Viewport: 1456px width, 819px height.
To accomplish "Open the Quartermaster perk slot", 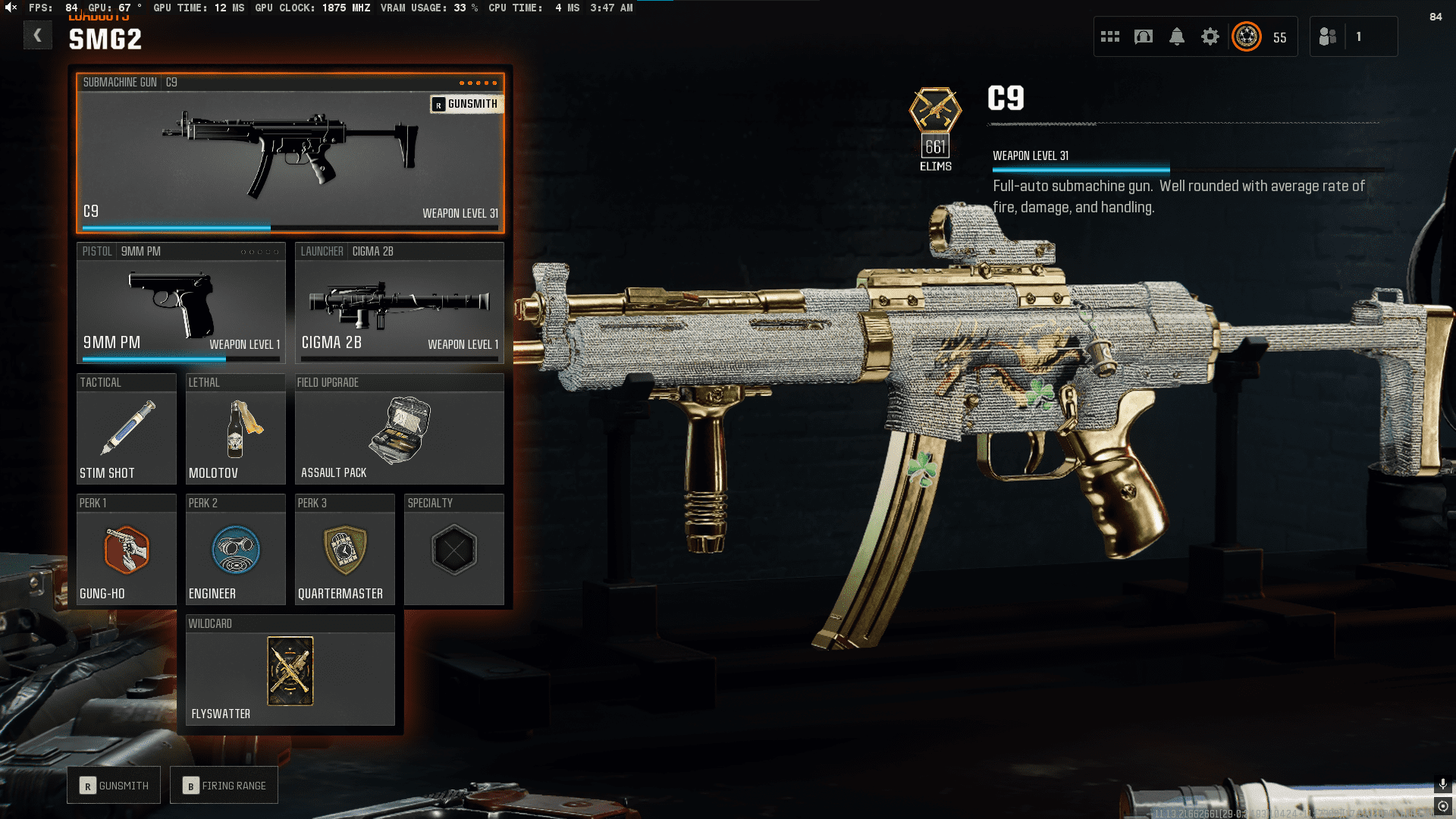I will (x=344, y=550).
